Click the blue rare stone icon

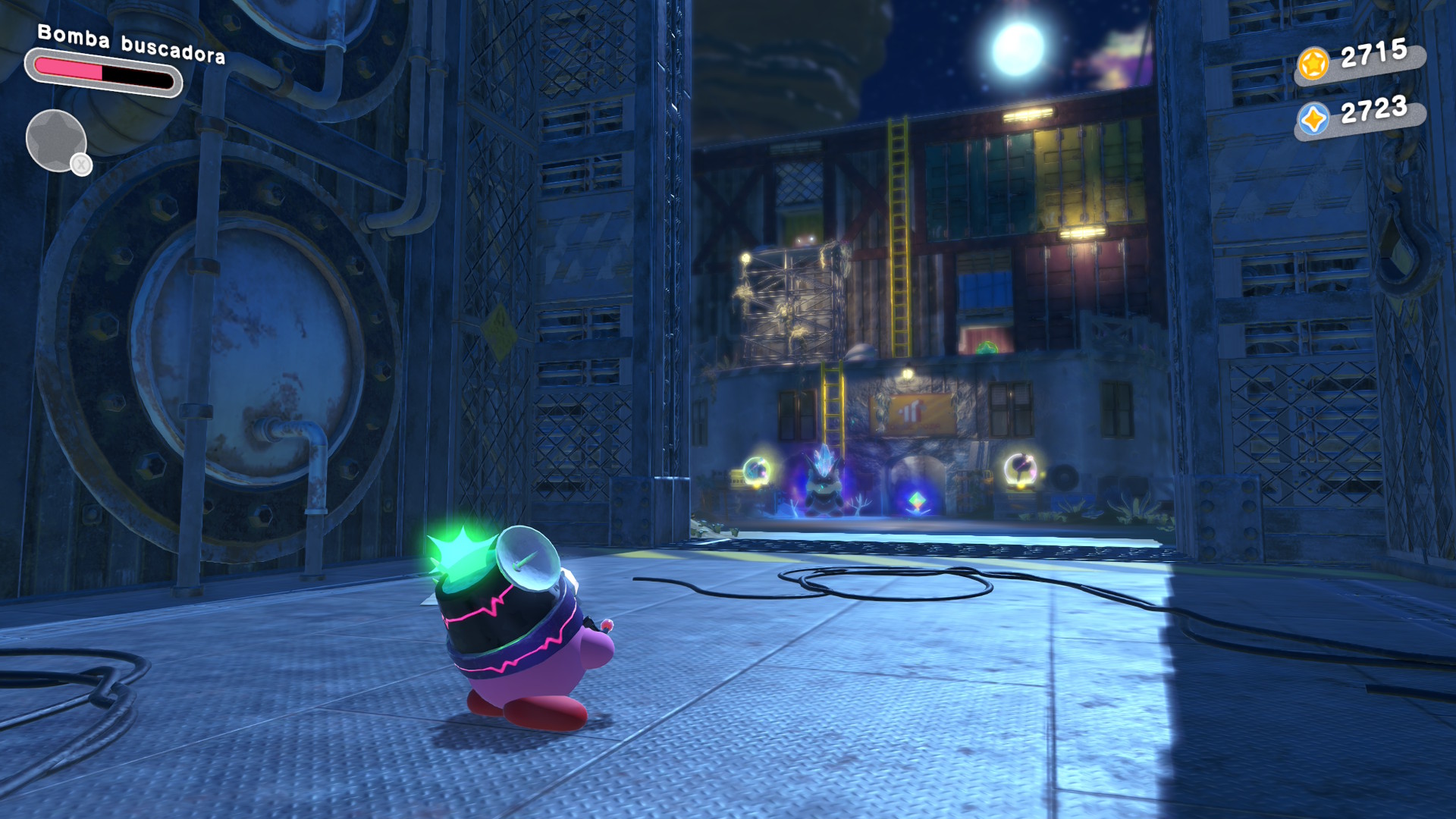(1313, 119)
